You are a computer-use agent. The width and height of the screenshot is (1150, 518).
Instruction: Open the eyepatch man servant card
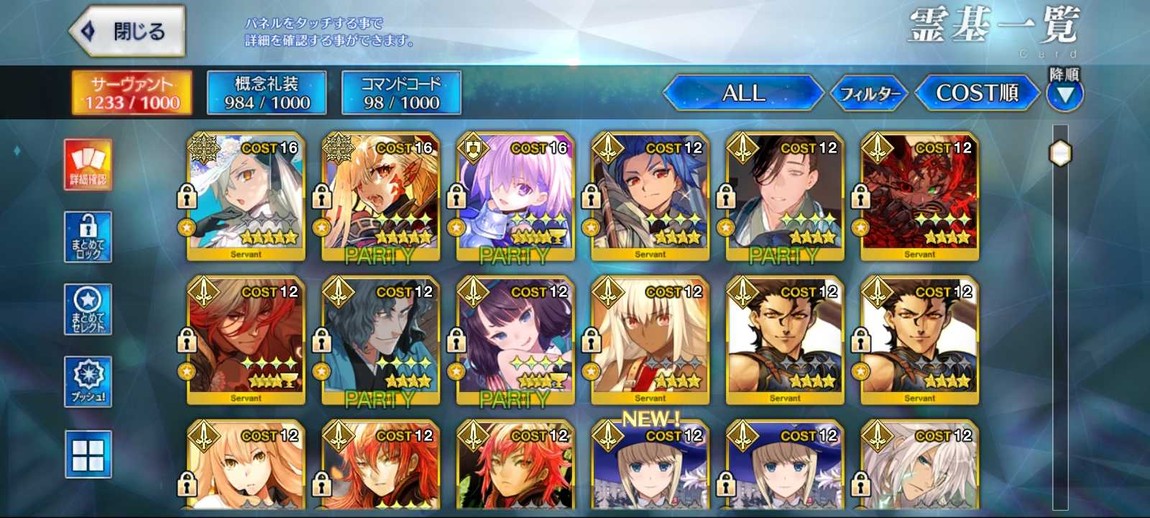tap(784, 196)
